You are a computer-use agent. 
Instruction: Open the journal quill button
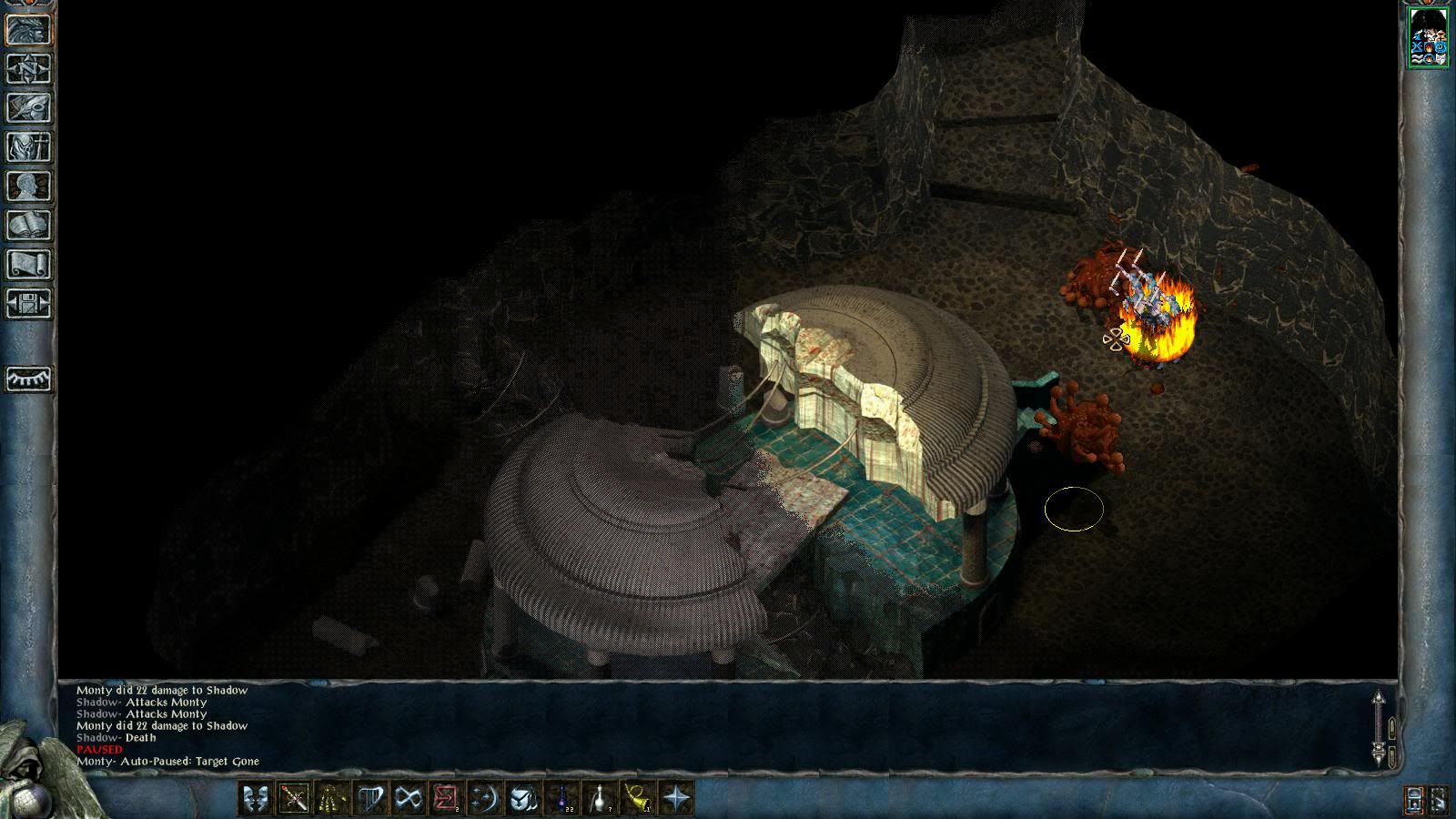tap(29, 108)
